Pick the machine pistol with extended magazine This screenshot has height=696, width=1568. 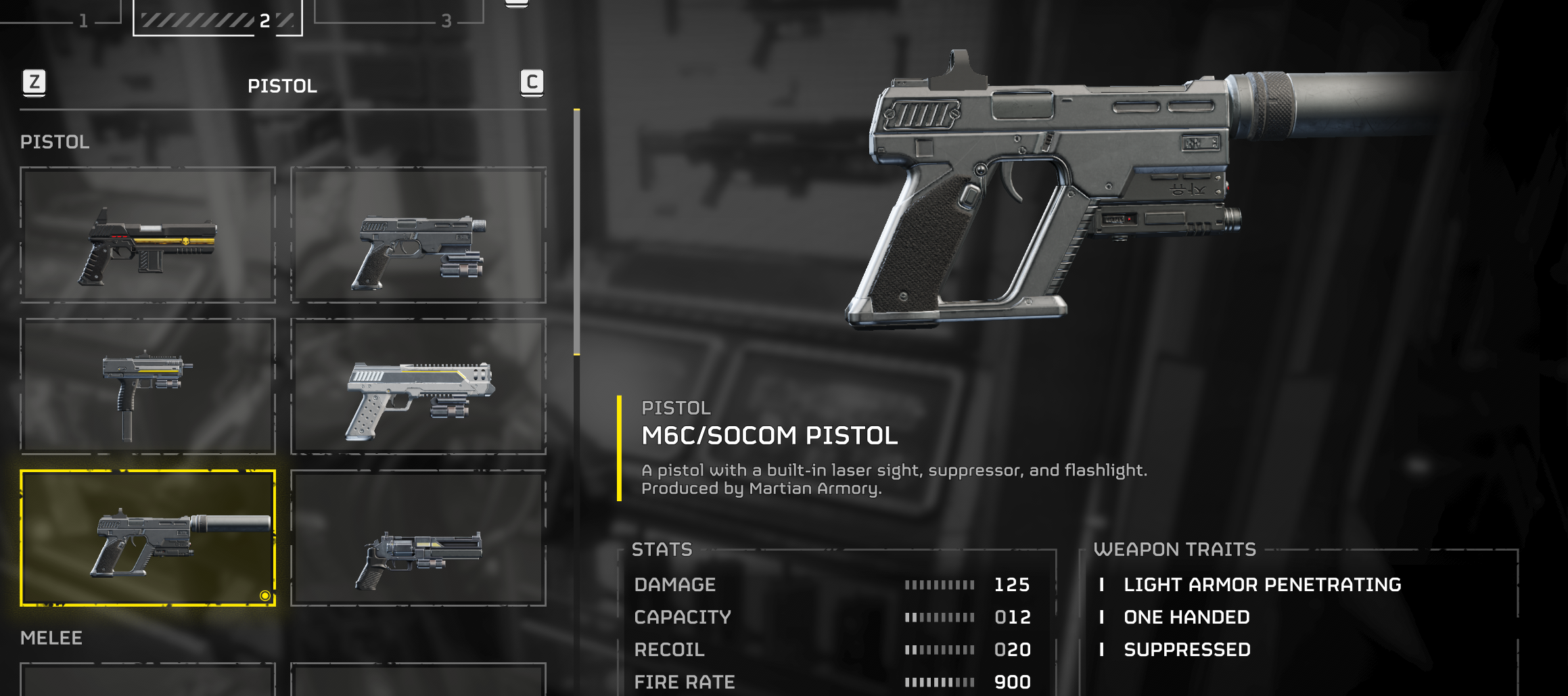tap(147, 386)
